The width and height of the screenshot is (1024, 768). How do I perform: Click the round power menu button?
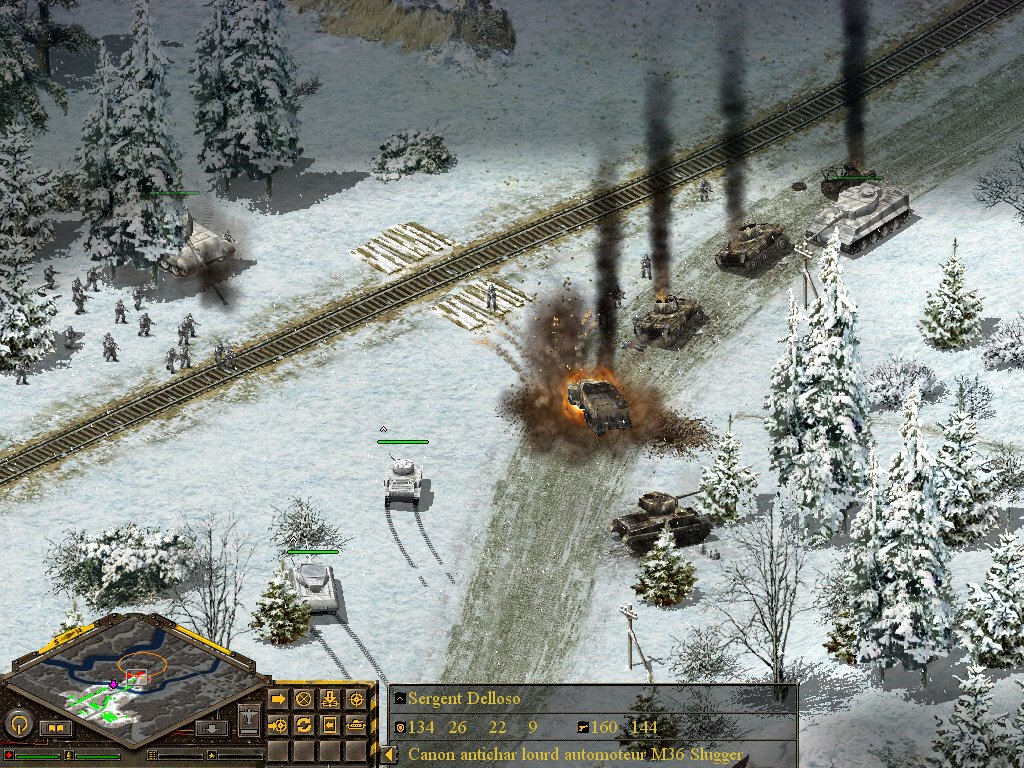pyautogui.click(x=19, y=723)
